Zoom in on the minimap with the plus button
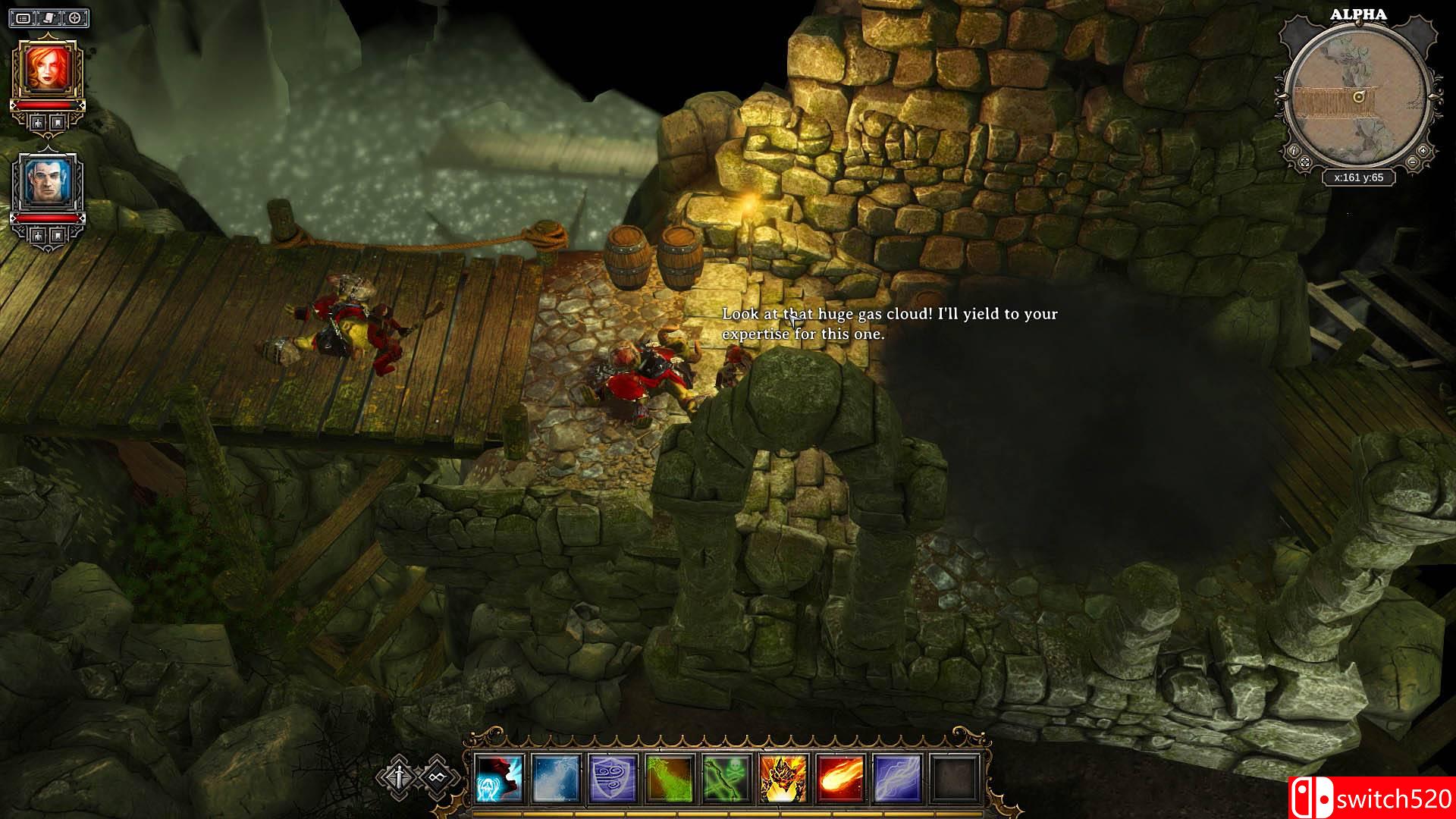 [x=1423, y=151]
